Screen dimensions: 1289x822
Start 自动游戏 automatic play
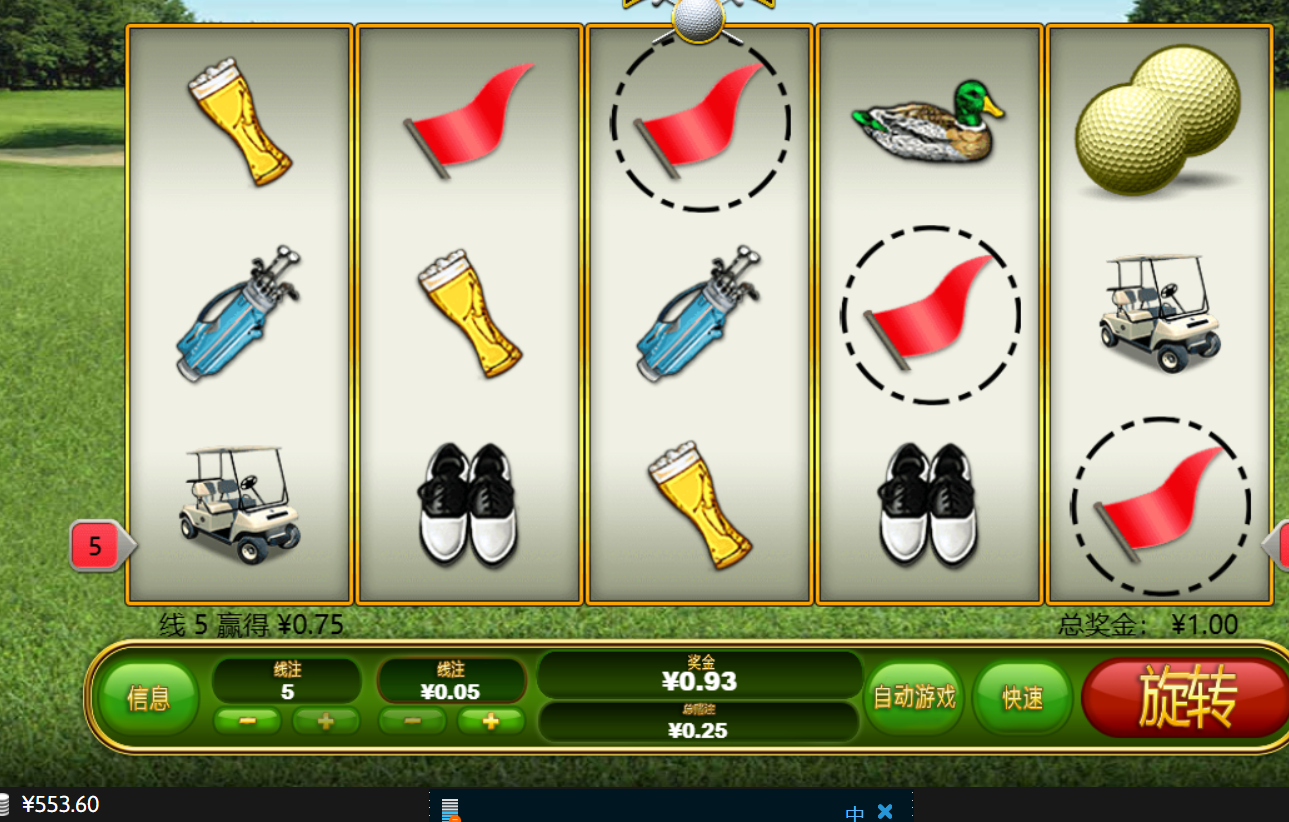point(912,698)
